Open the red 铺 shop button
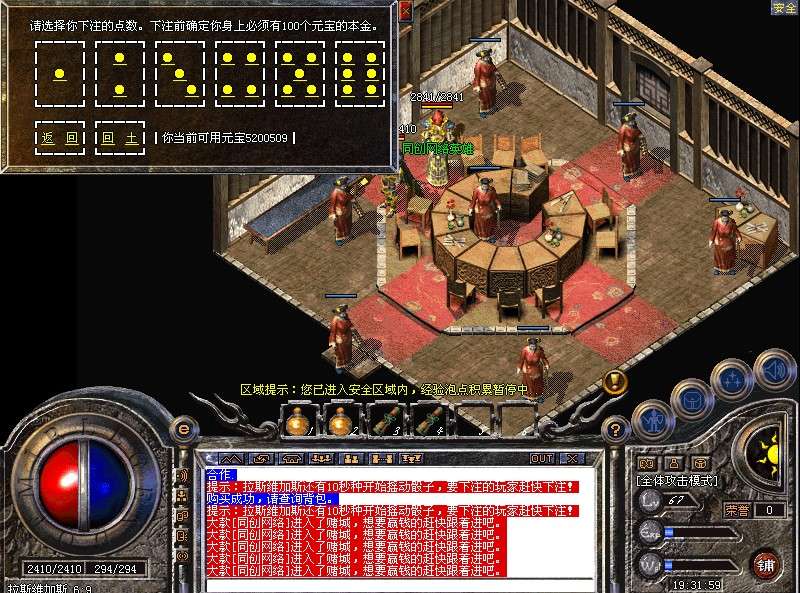 766,564
